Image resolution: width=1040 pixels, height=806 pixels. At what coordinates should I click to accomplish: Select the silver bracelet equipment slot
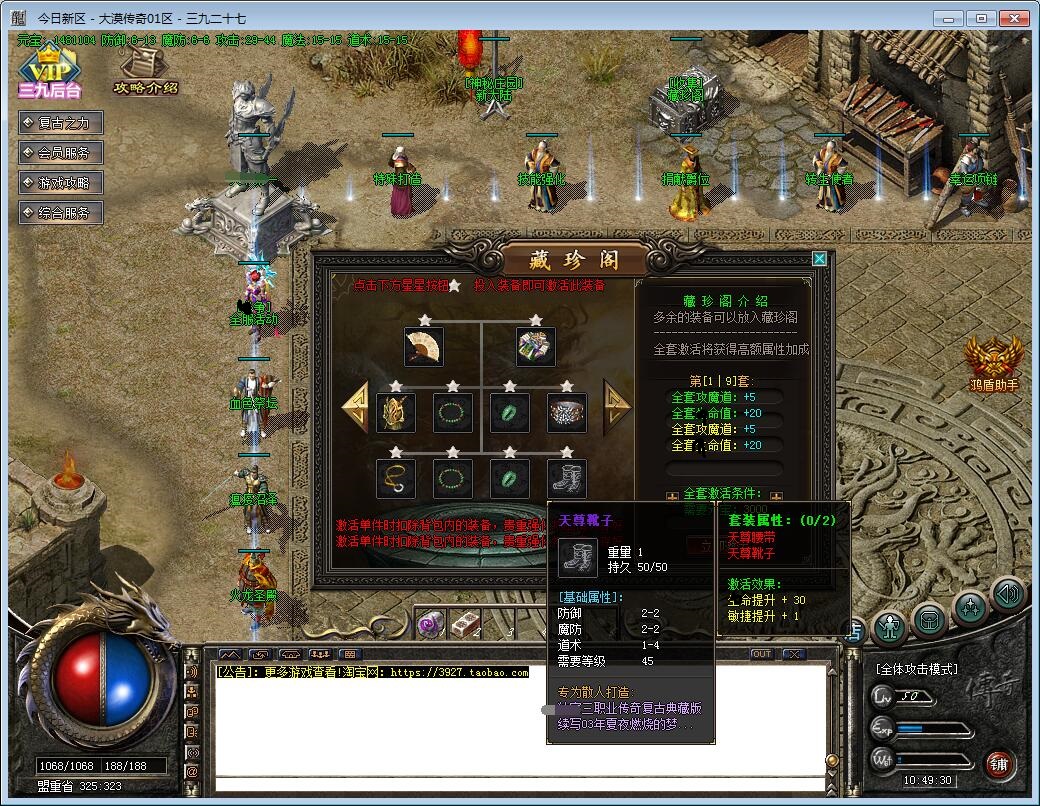point(567,412)
